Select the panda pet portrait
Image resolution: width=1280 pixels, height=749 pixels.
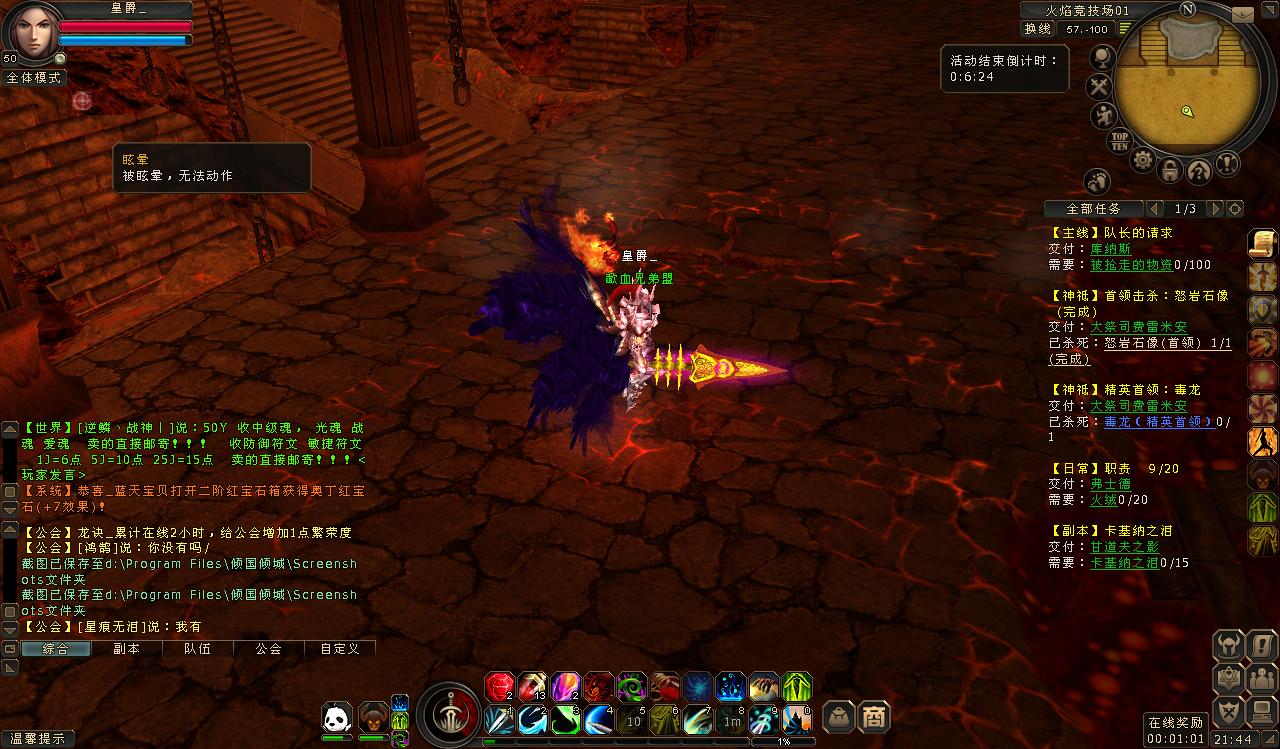tap(337, 717)
